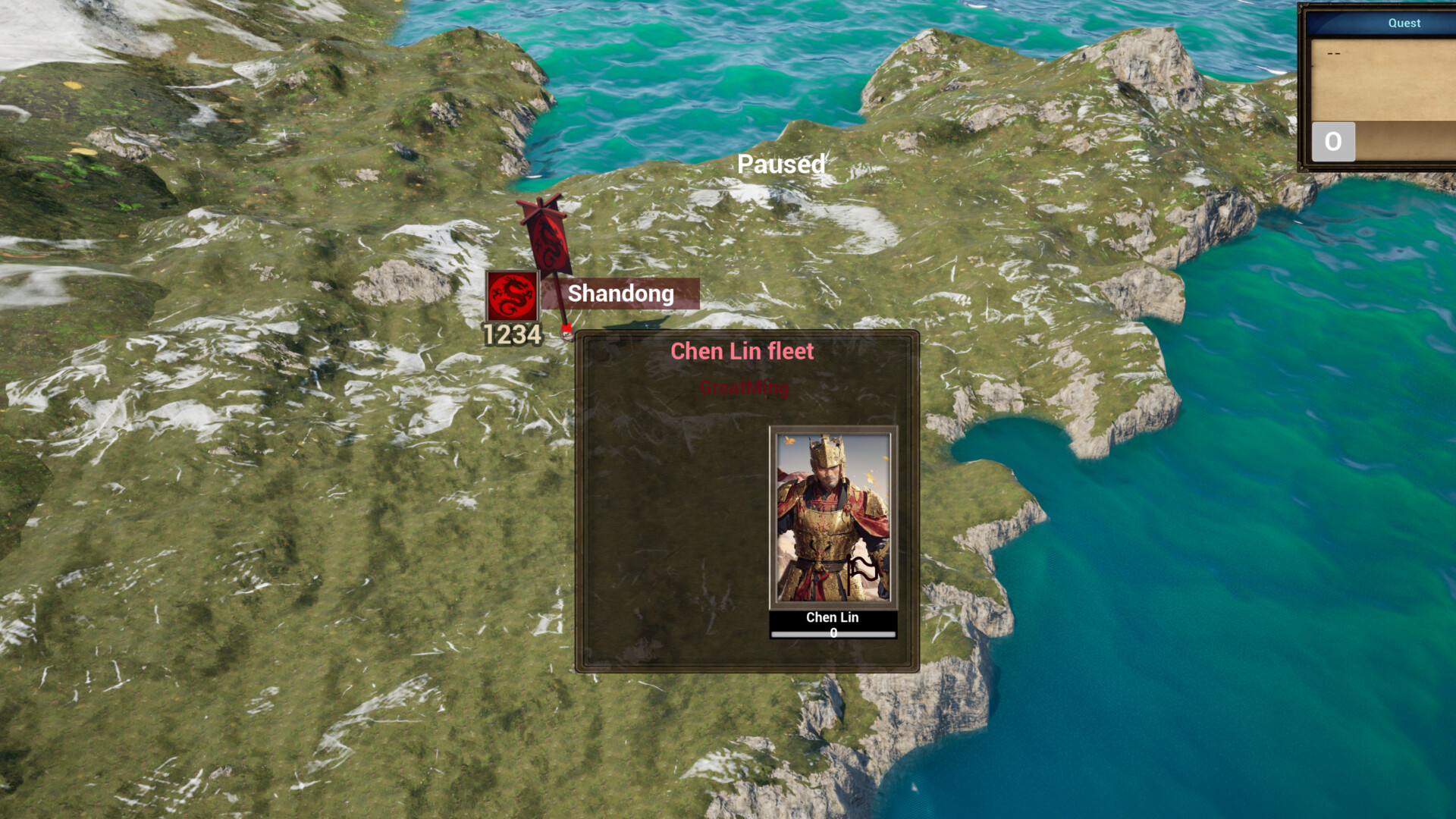
Task: Expand the quest entry marked with dashes
Action: [x=1333, y=53]
